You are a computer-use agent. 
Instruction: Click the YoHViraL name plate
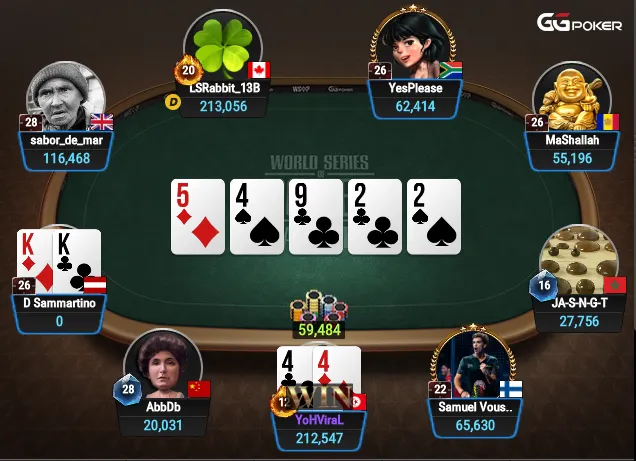(319, 421)
